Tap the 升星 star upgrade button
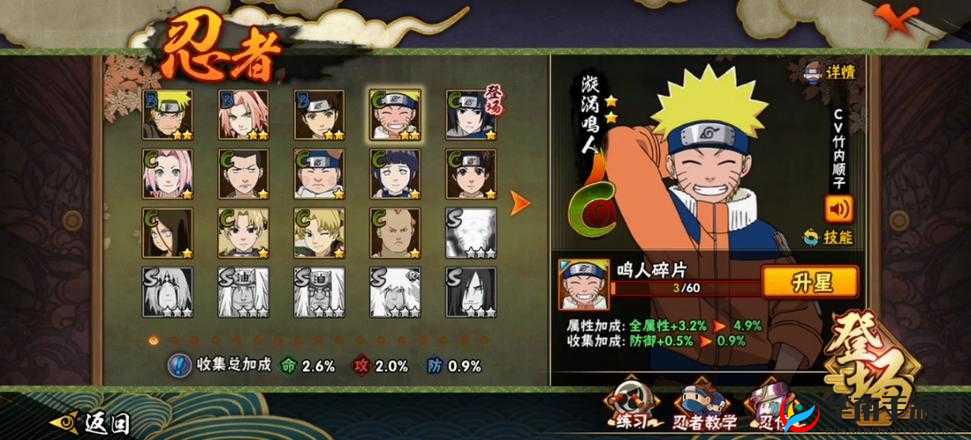Viewport: 971px width, 440px height. 809,282
